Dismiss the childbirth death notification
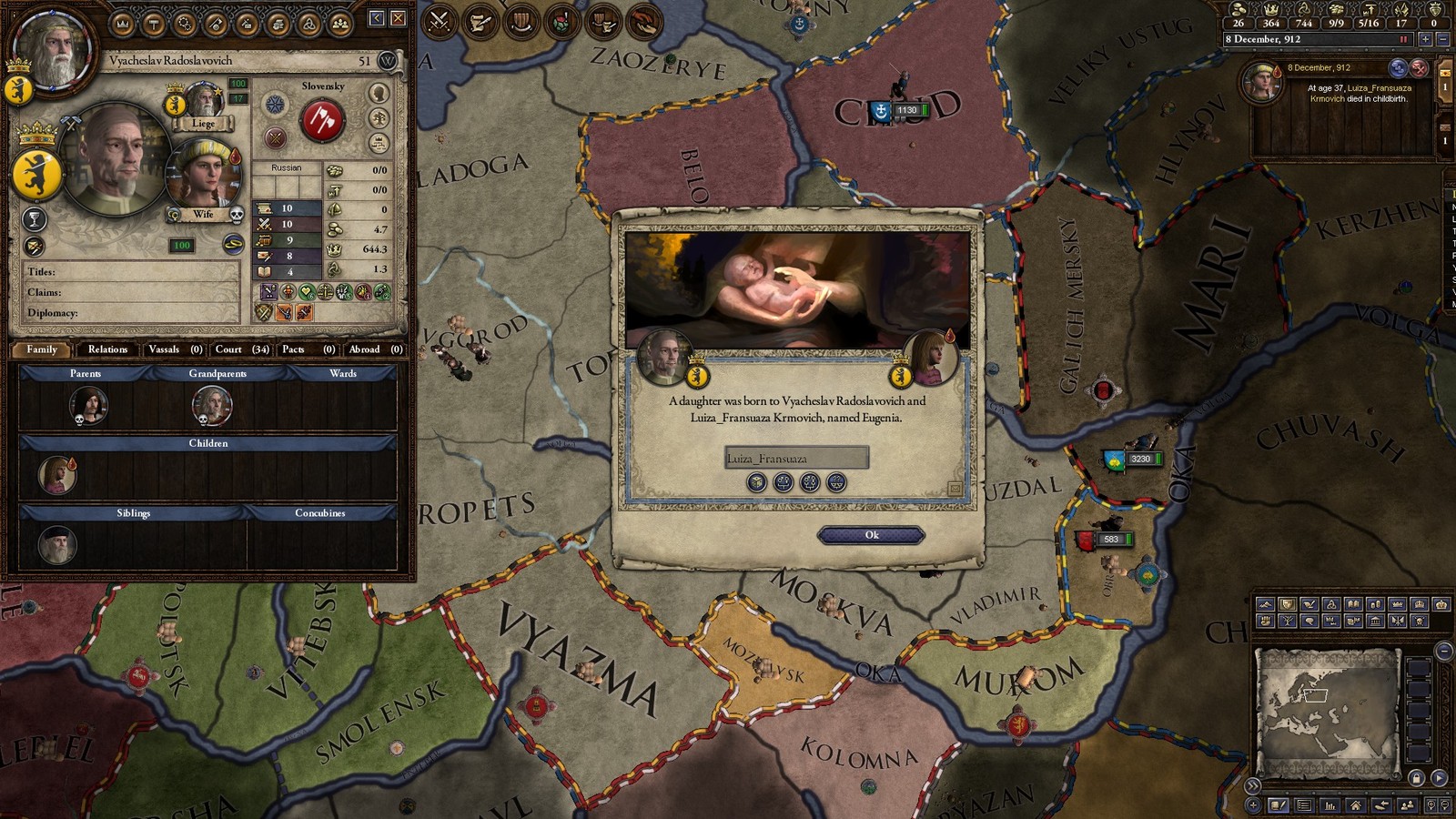Image resolution: width=1456 pixels, height=819 pixels. click(x=1419, y=68)
